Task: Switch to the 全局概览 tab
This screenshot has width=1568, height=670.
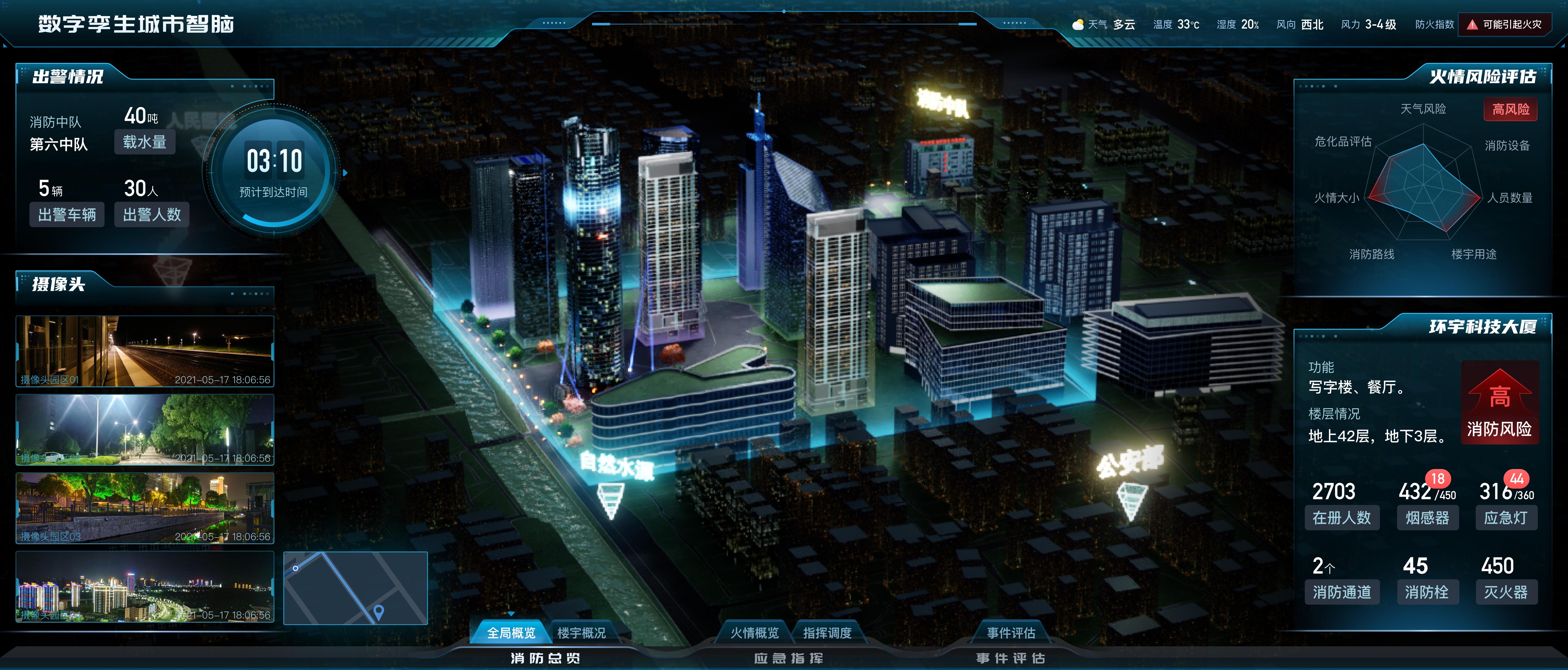Action: coord(511,633)
